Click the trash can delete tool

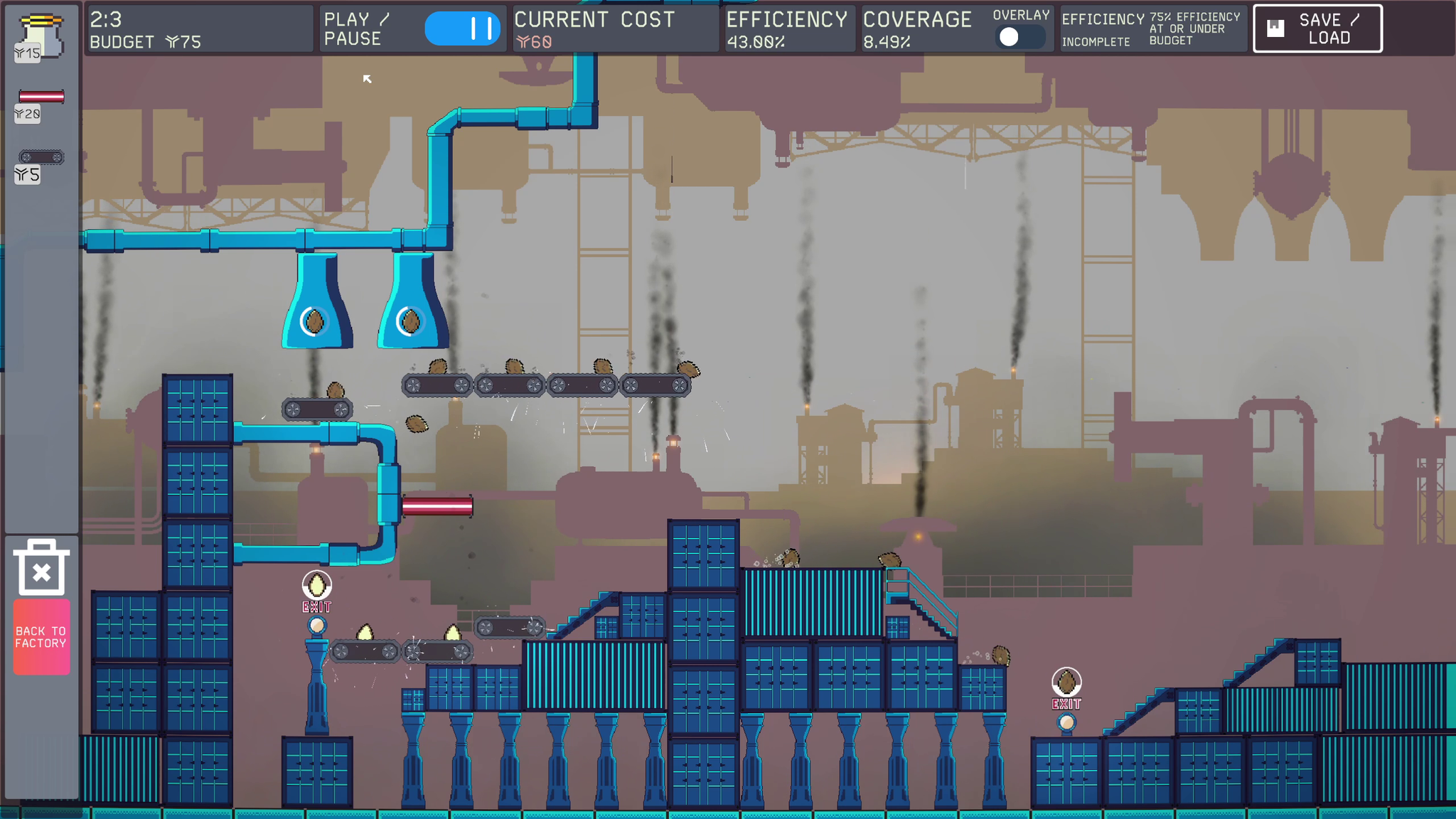pos(41,565)
